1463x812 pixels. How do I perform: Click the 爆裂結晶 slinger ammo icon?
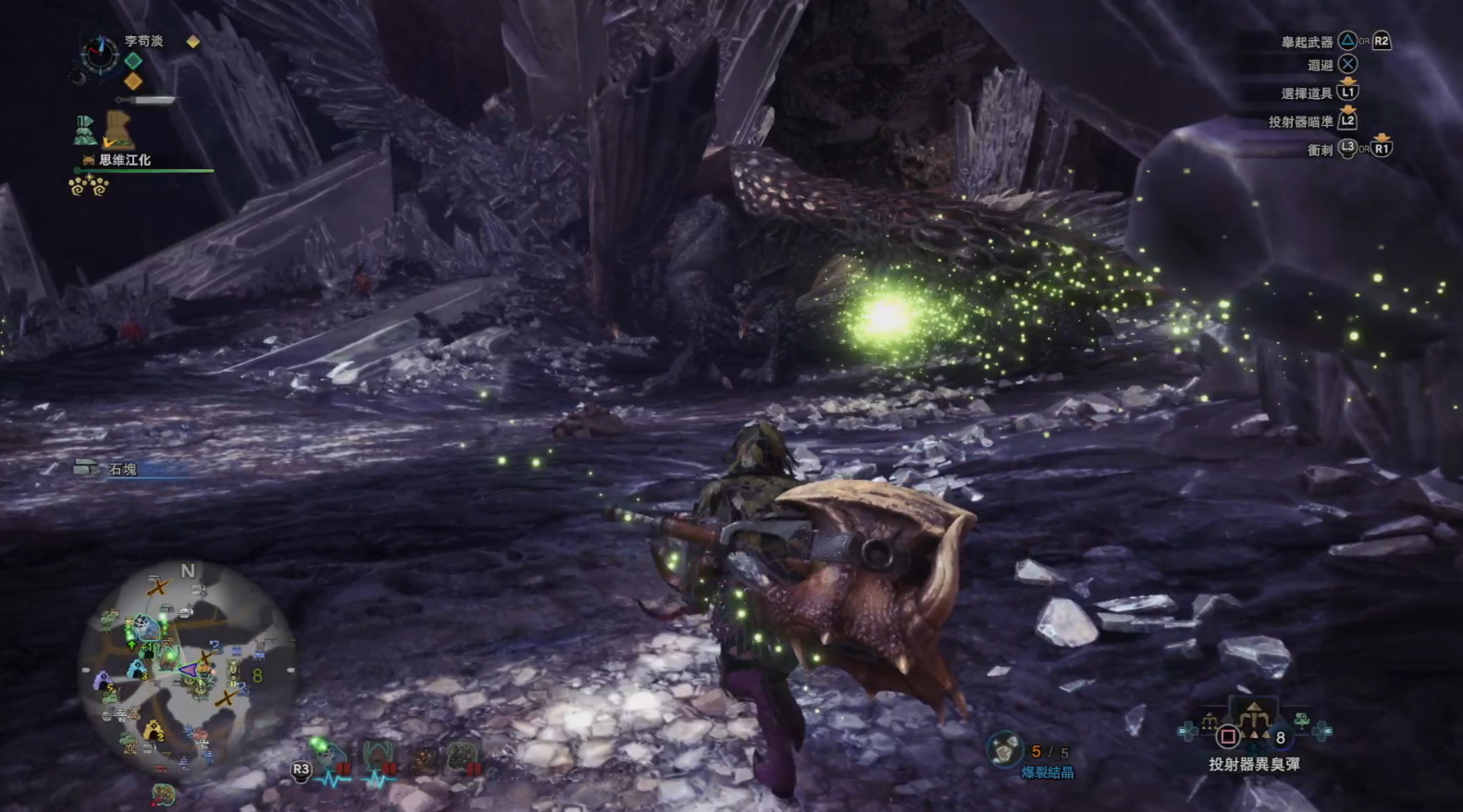[x=1003, y=750]
